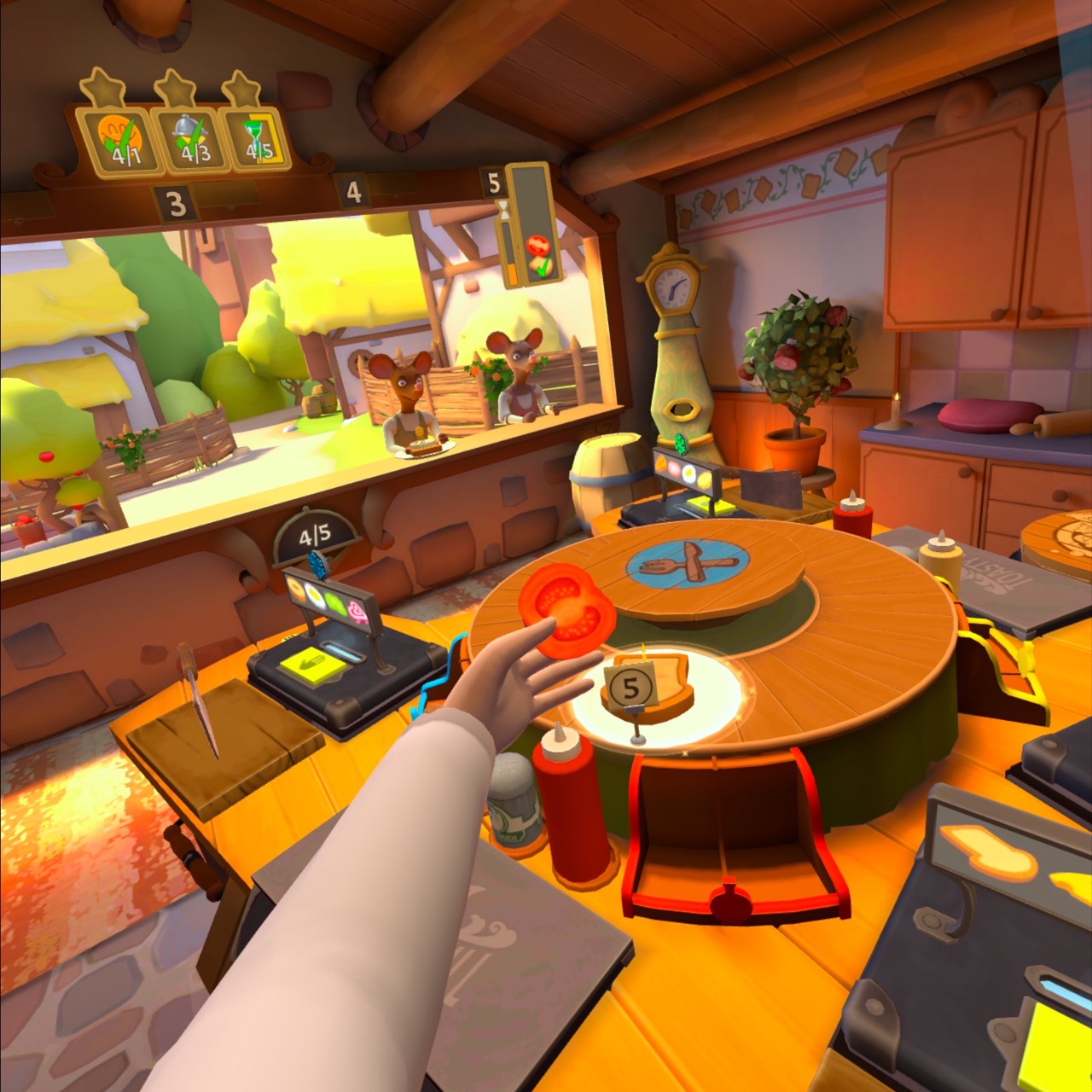Click the orange timer progress bar on the ticket

(x=512, y=273)
